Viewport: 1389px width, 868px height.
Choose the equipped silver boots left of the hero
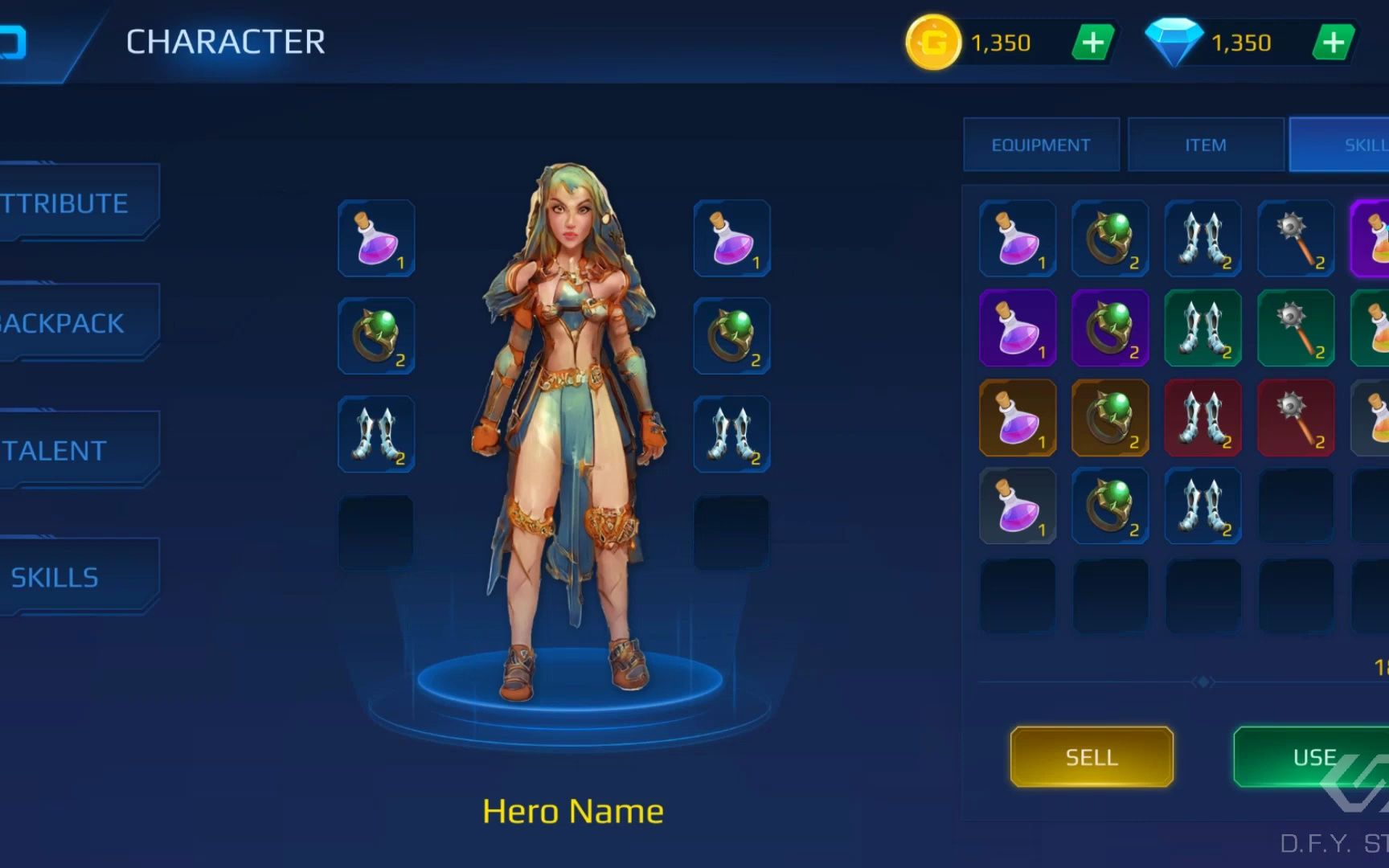pyautogui.click(x=376, y=434)
